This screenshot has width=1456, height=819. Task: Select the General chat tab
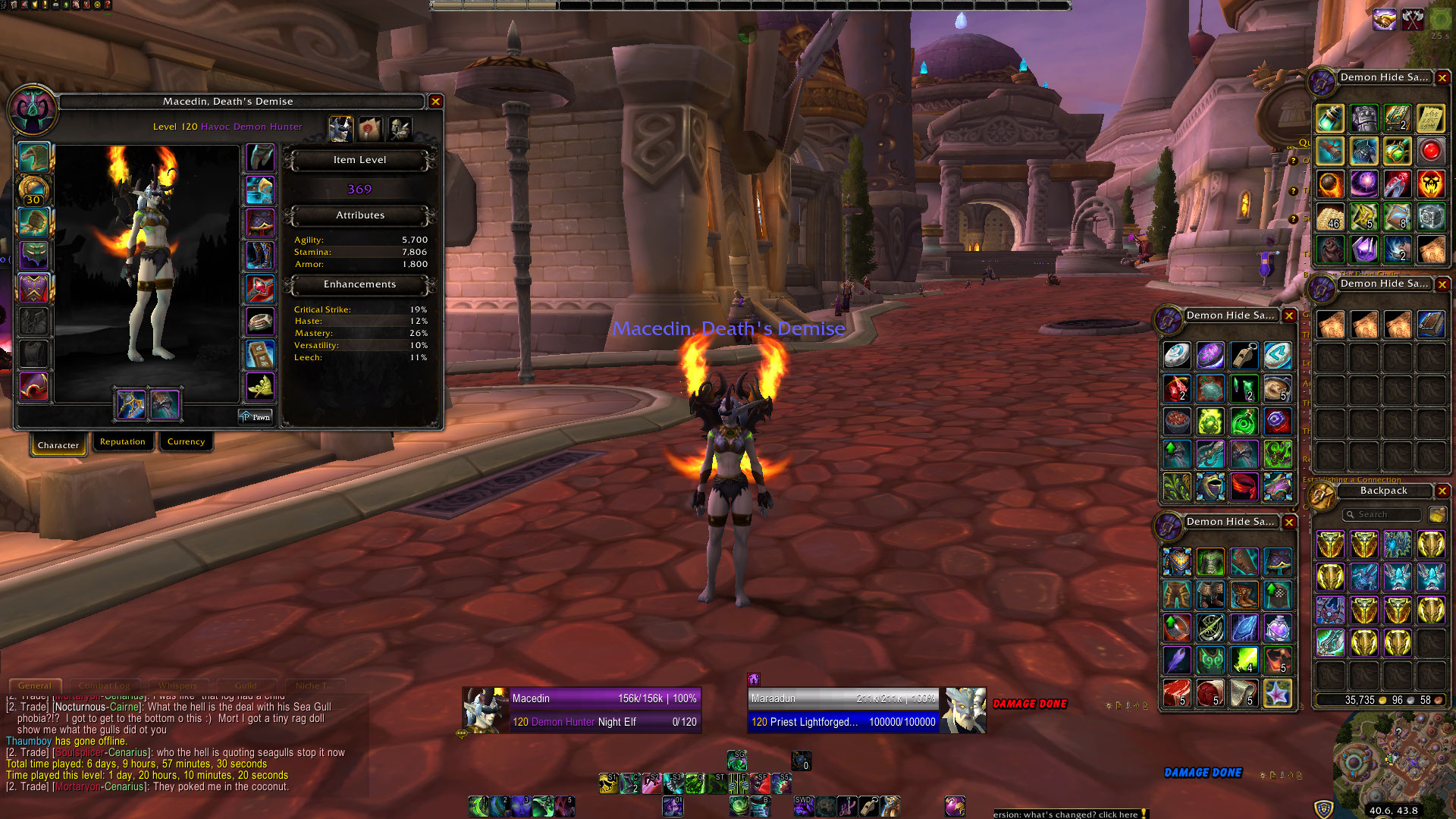coord(35,686)
